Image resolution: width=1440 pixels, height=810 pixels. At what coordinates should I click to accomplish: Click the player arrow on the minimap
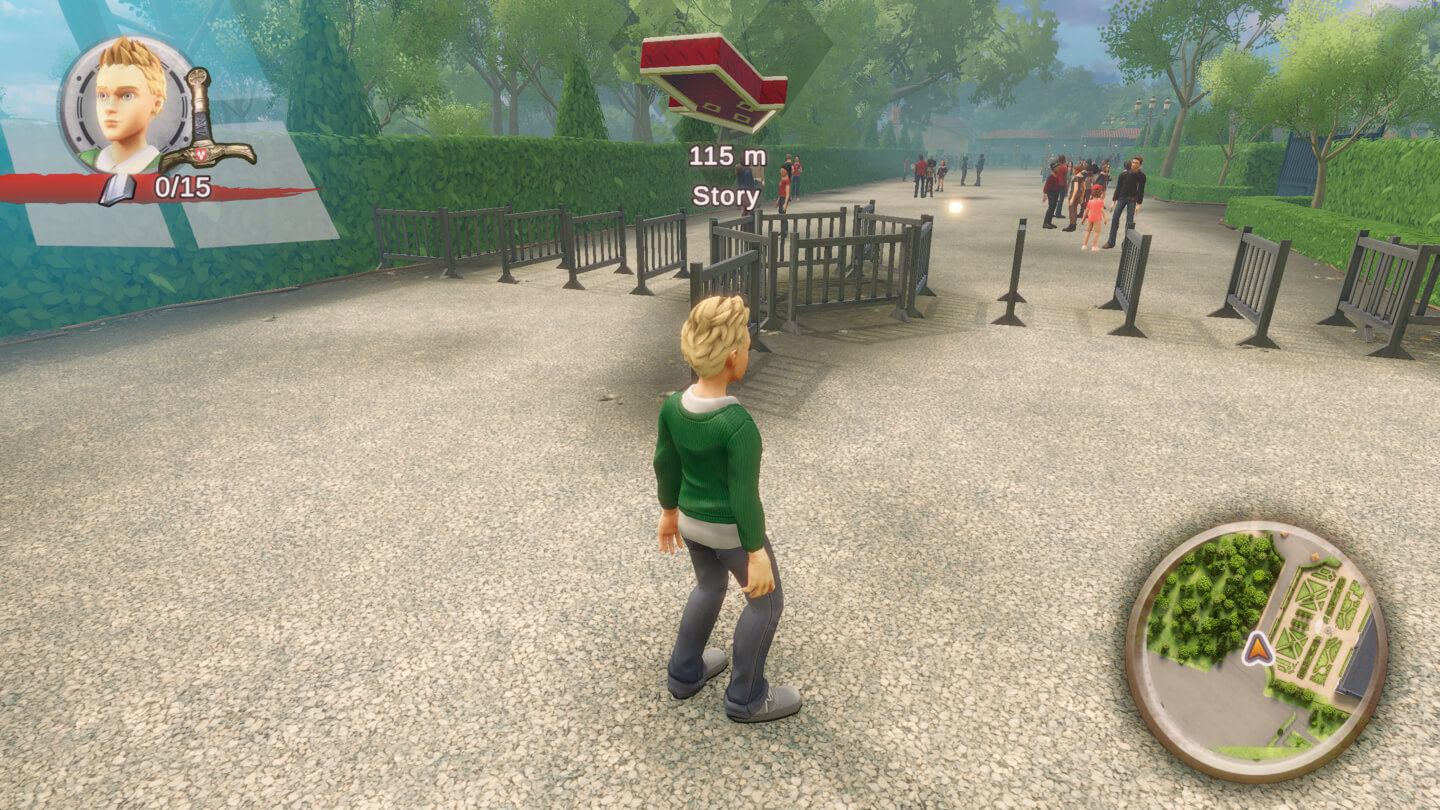pos(1257,650)
